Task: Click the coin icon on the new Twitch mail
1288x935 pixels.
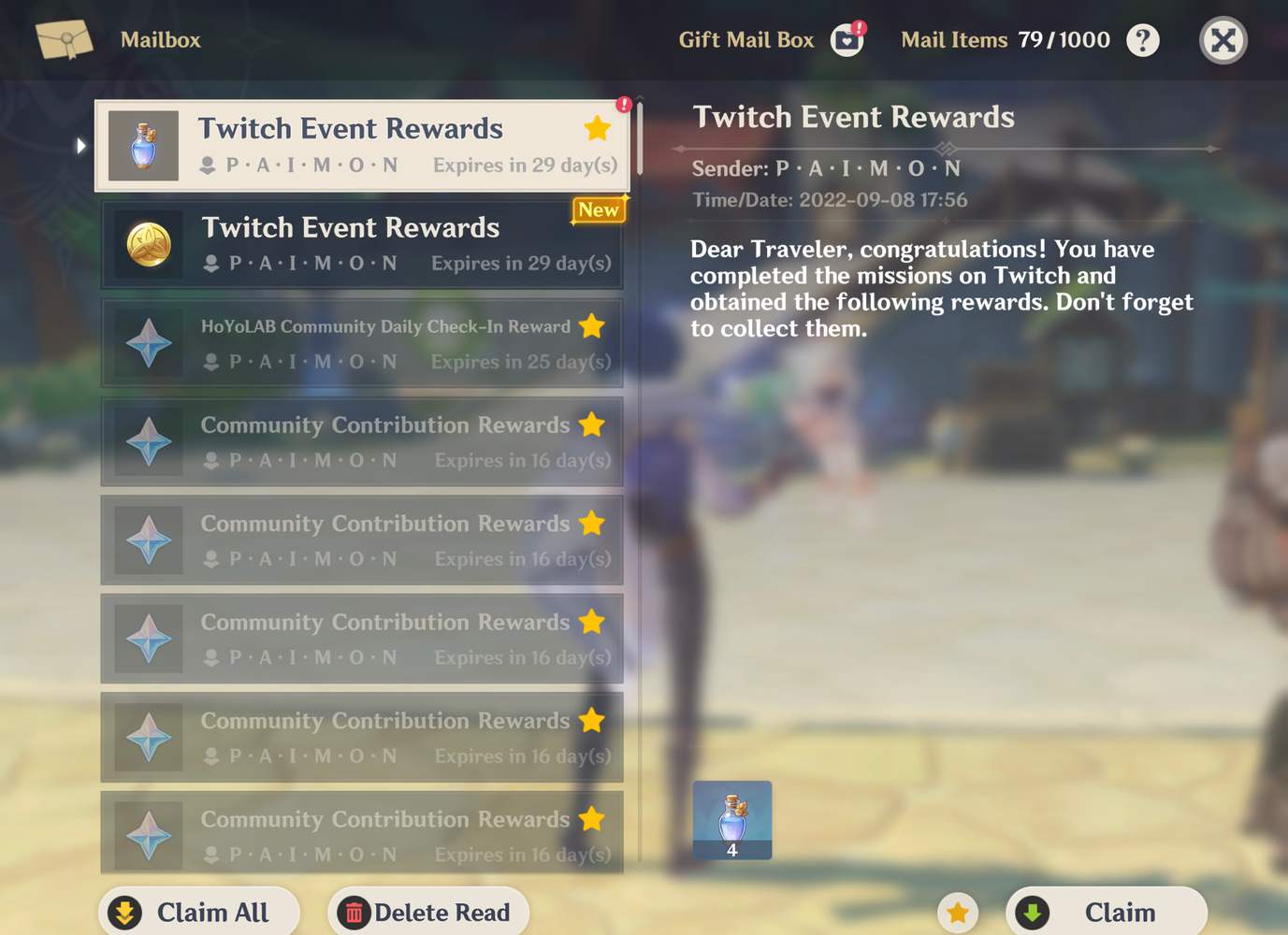Action: point(148,244)
